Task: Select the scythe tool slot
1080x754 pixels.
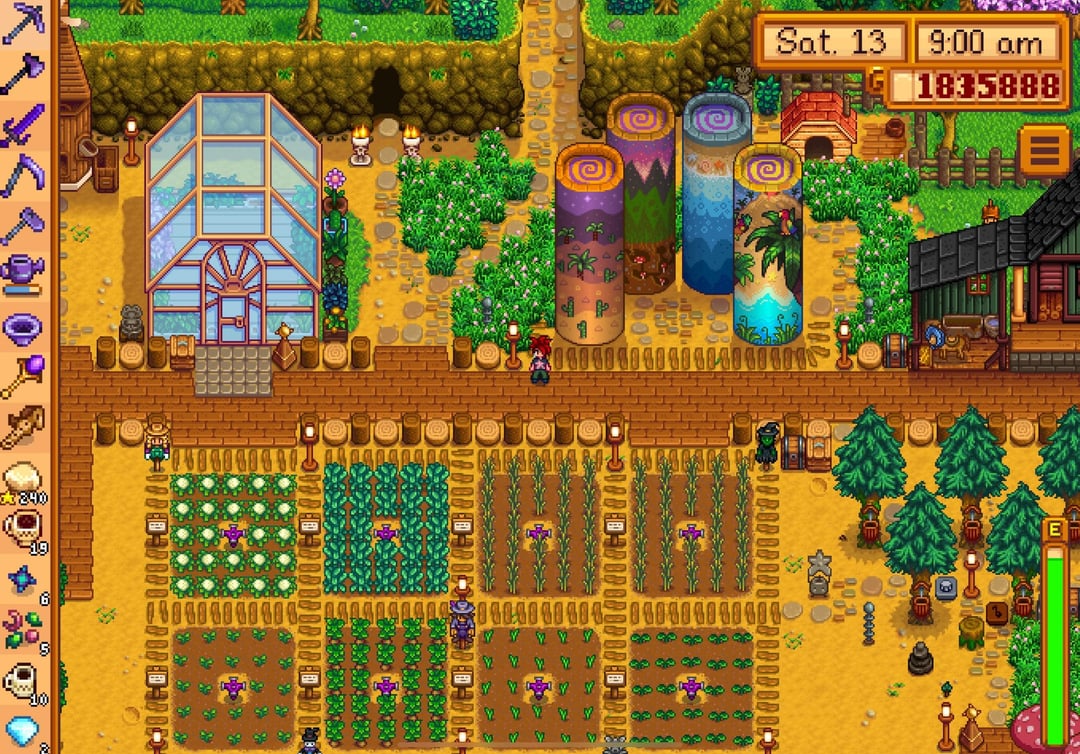Action: tap(22, 175)
